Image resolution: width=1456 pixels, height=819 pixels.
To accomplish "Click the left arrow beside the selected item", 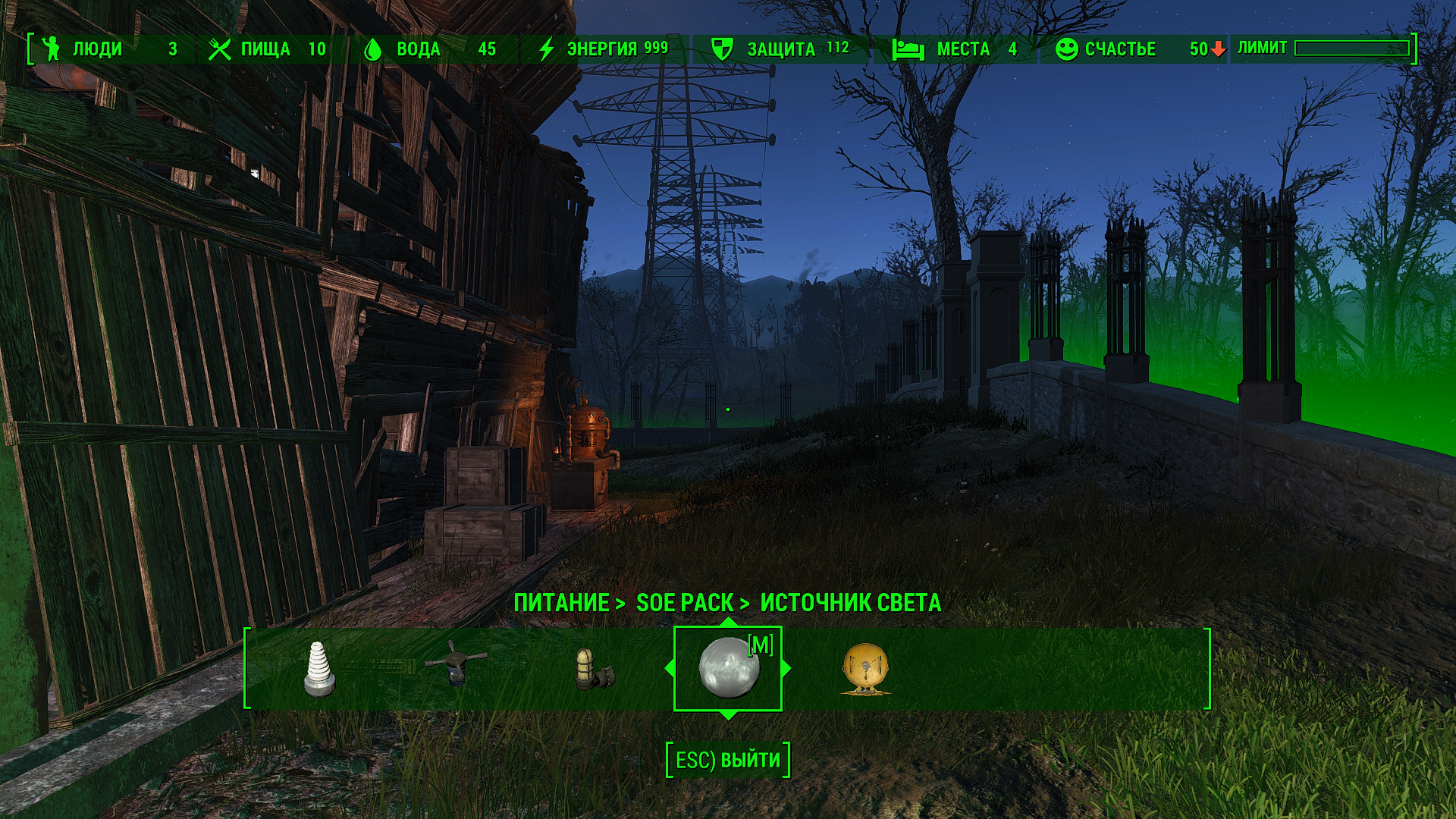I will (669, 669).
